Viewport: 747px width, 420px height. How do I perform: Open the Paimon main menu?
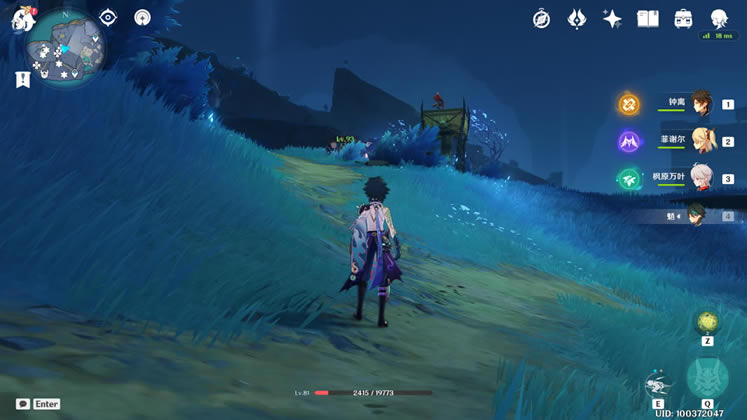click(x=22, y=18)
